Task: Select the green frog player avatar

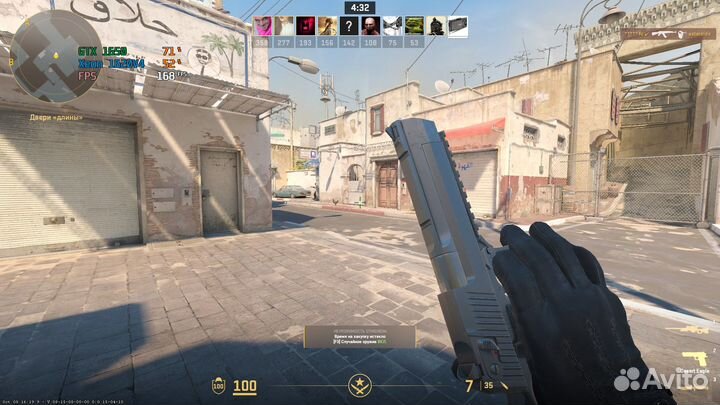Action: (x=414, y=27)
